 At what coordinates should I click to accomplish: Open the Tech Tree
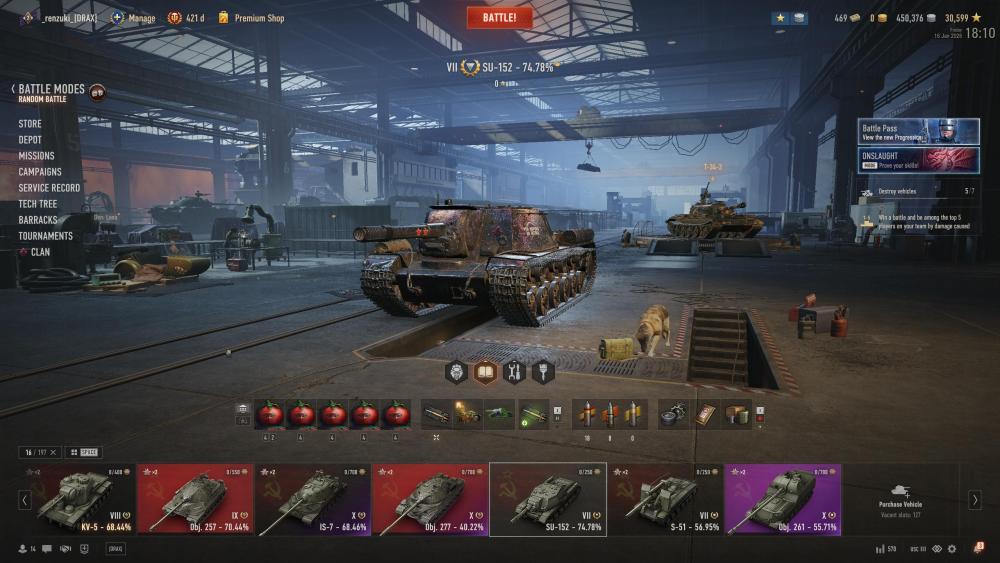click(x=38, y=204)
